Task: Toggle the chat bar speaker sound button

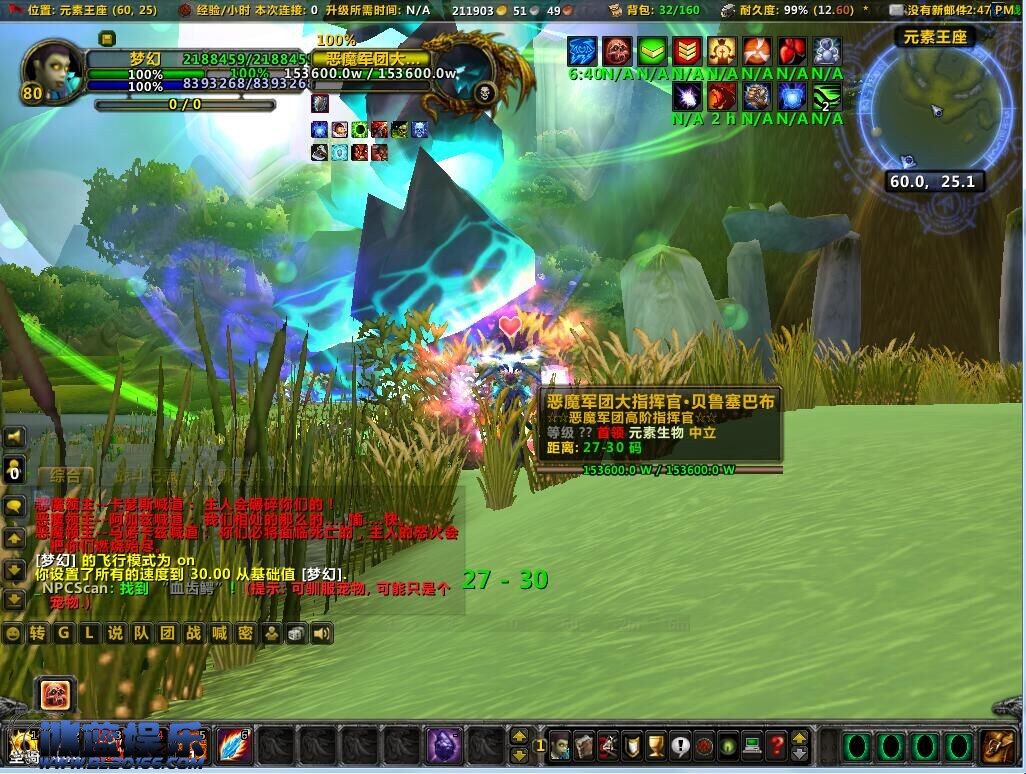Action: (x=321, y=633)
